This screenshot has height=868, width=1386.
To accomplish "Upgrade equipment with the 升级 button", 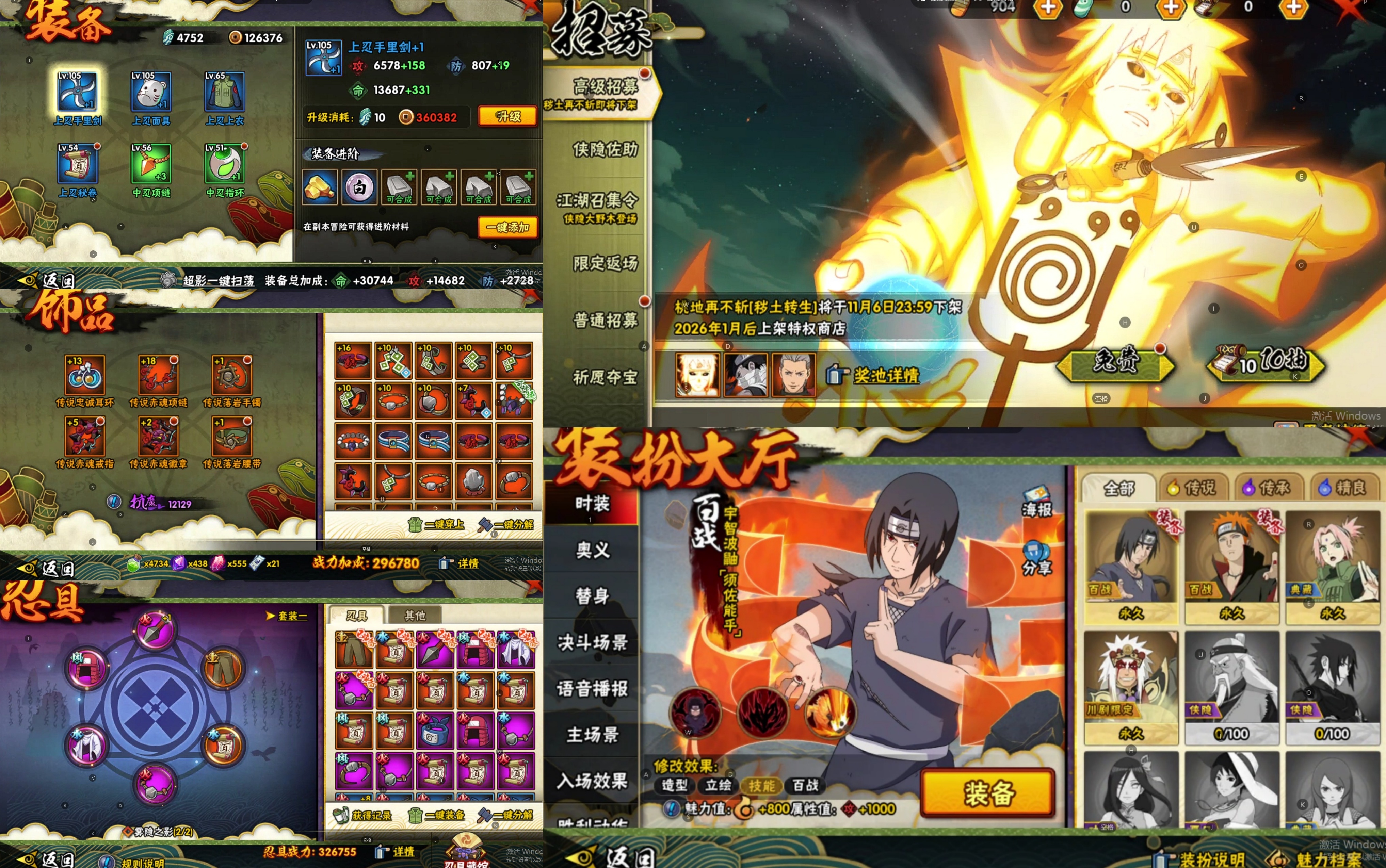I will pos(507,116).
